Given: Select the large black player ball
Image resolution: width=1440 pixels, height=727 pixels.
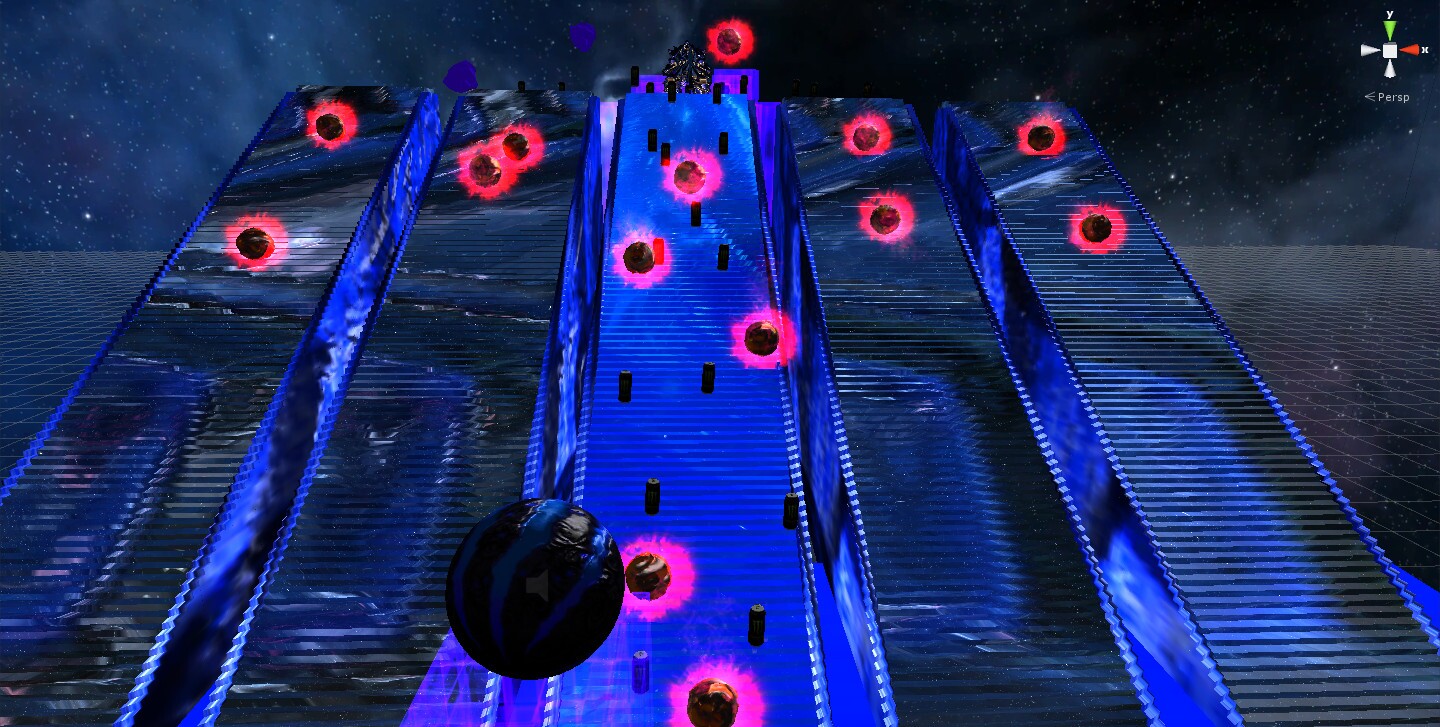Looking at the screenshot, I should click(x=535, y=590).
